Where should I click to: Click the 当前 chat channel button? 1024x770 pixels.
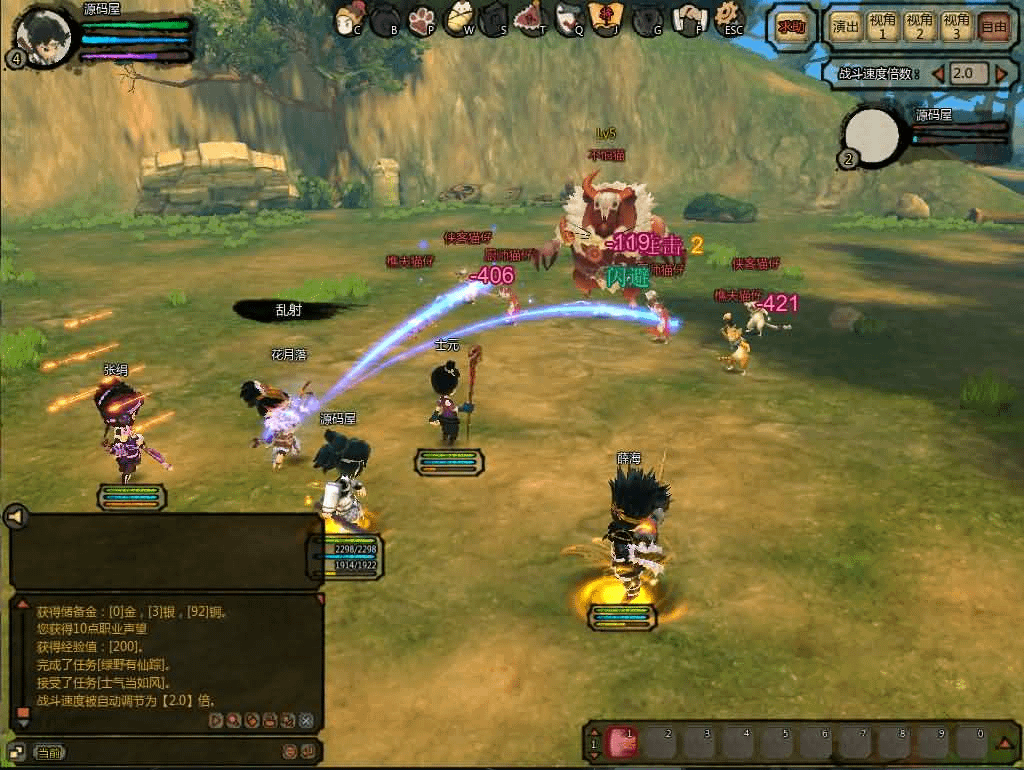(49, 752)
